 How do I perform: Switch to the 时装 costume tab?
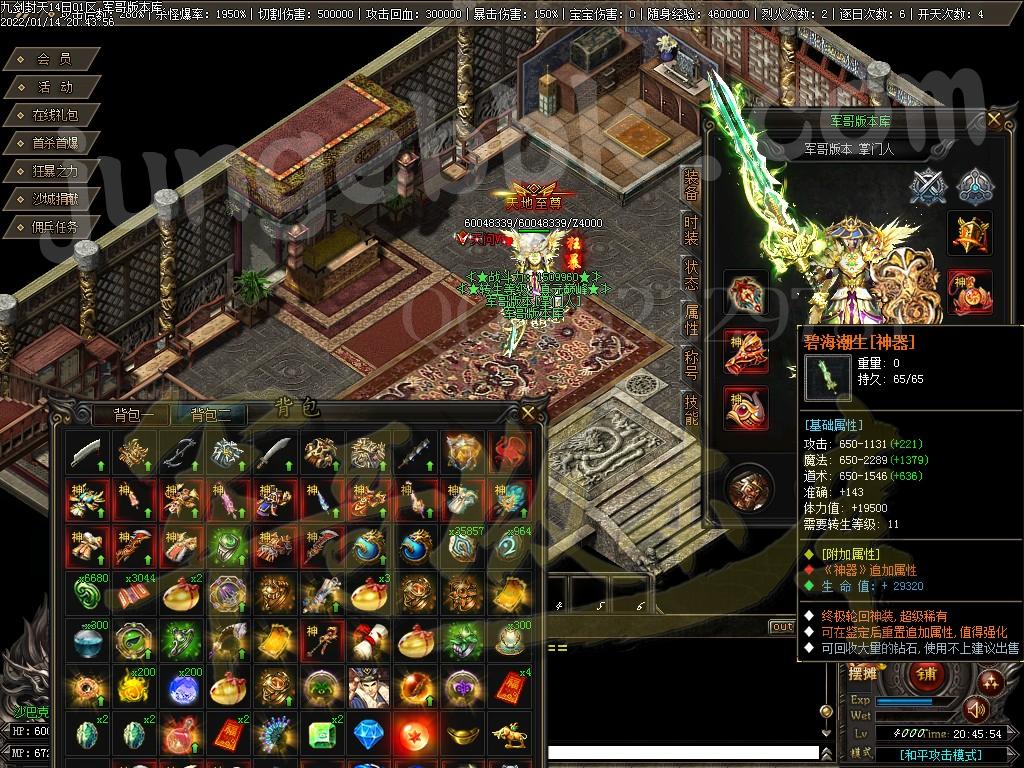point(691,230)
